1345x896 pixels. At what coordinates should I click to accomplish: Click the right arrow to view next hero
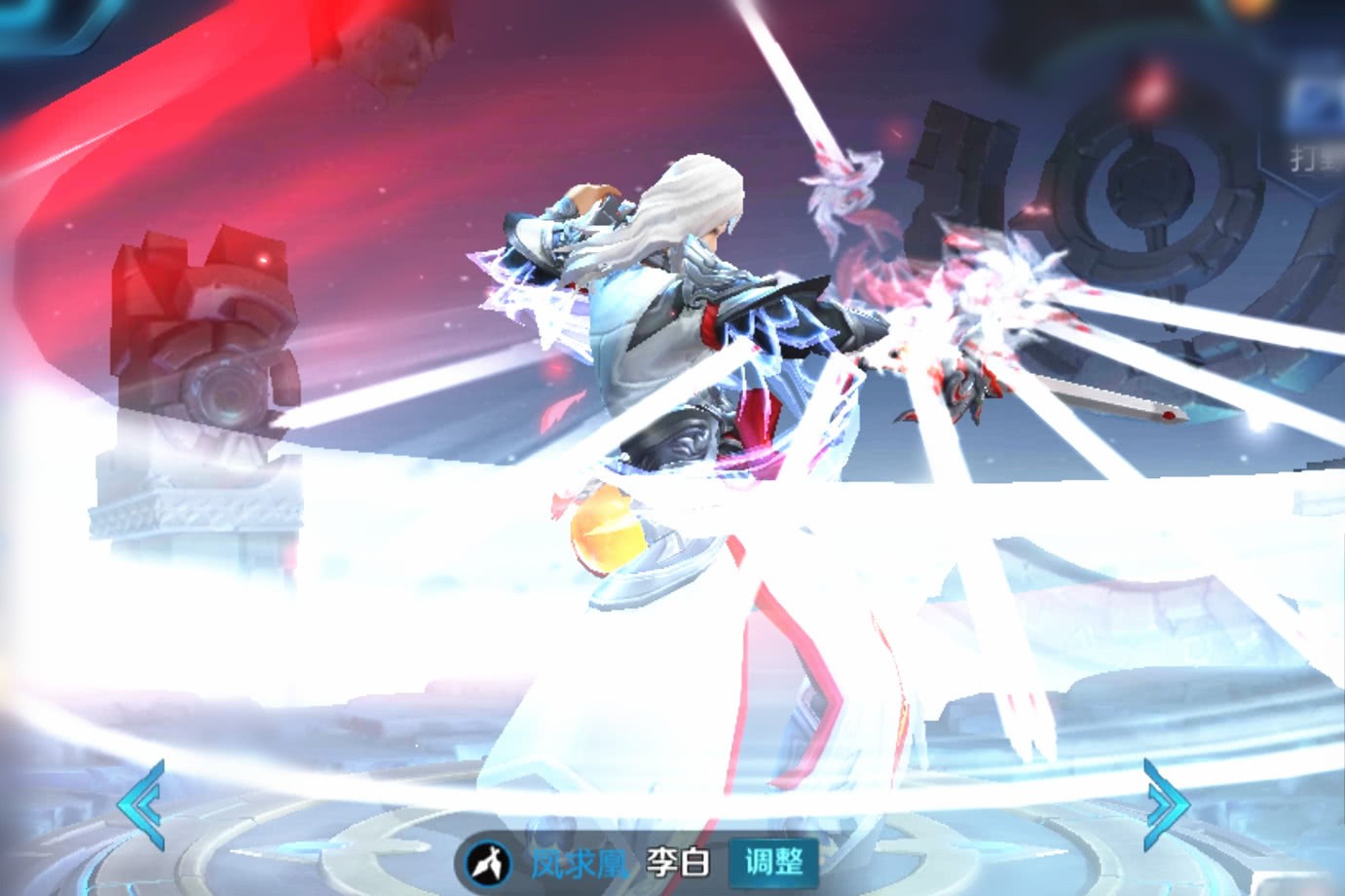(x=1166, y=804)
